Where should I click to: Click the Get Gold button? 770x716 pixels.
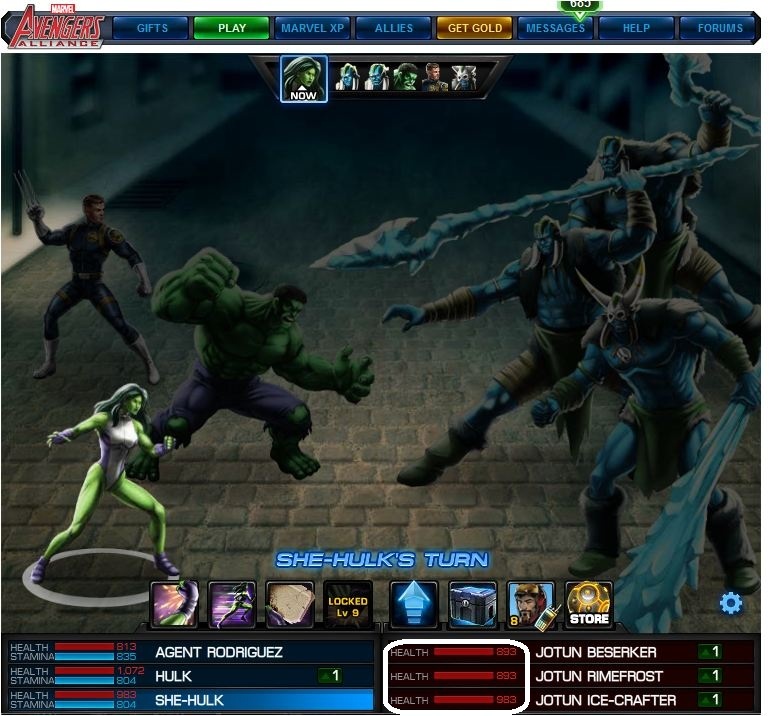coord(475,28)
